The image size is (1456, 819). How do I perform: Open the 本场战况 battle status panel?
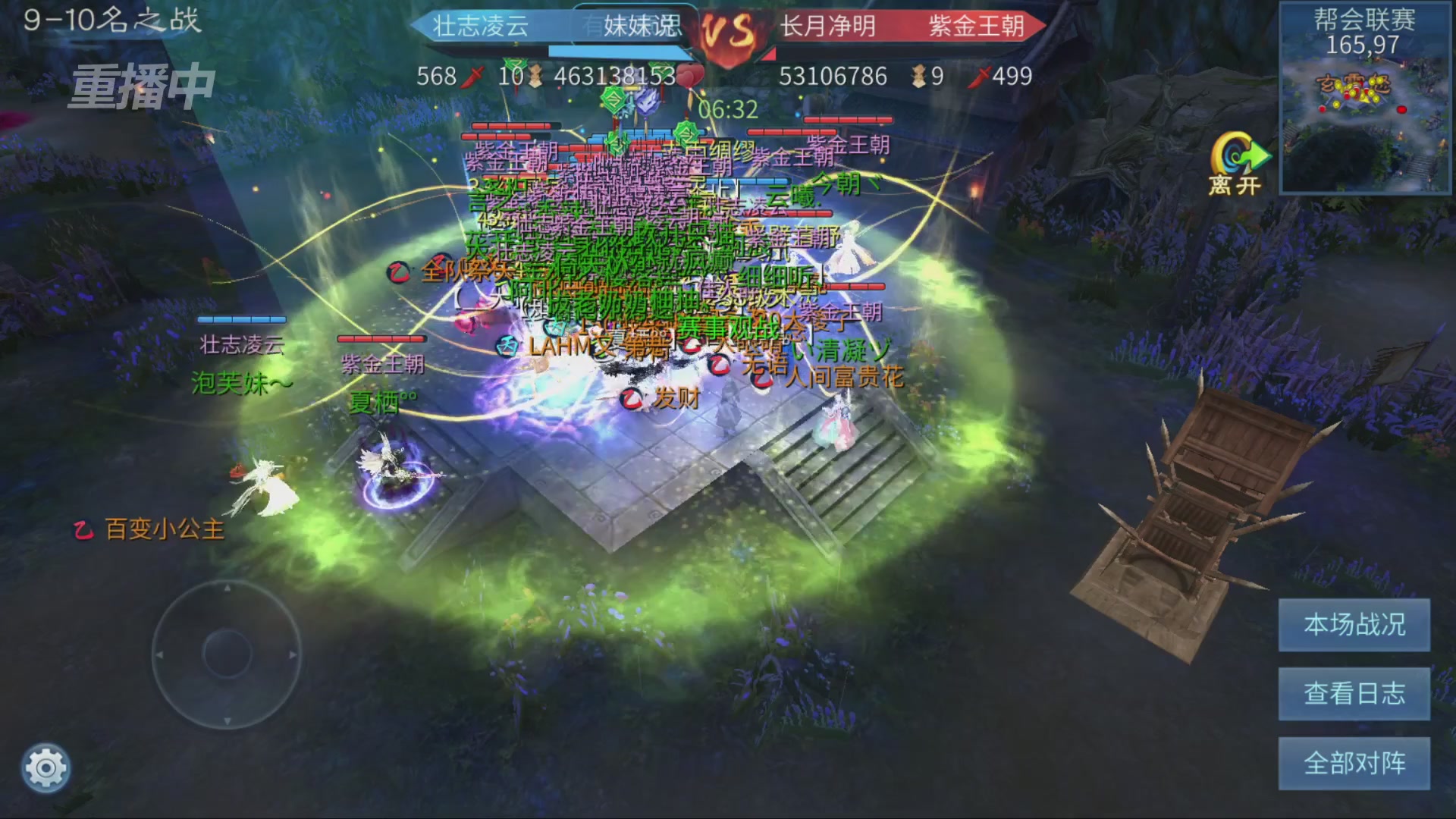coord(1354,625)
